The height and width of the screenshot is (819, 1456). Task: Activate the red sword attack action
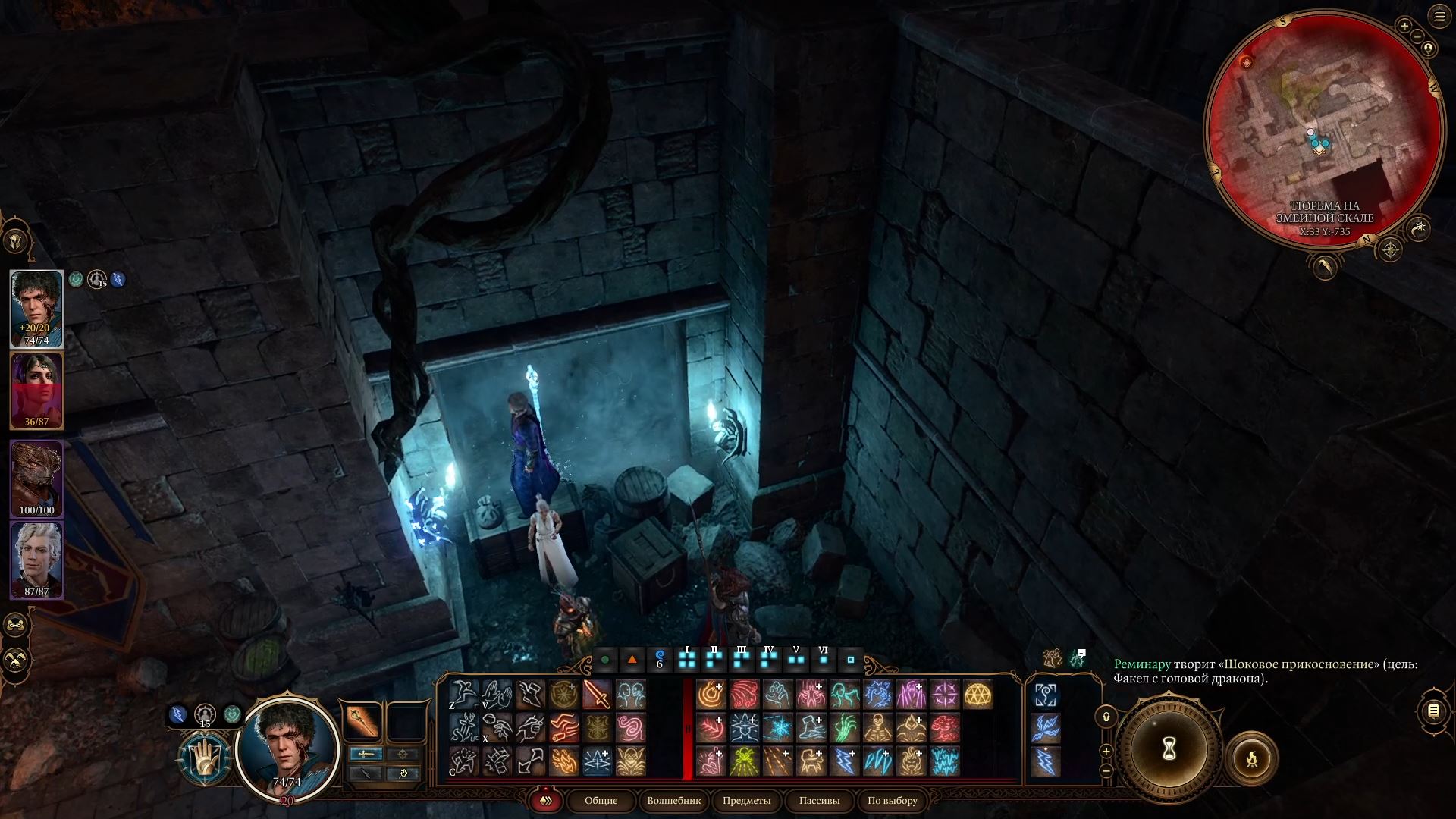597,695
